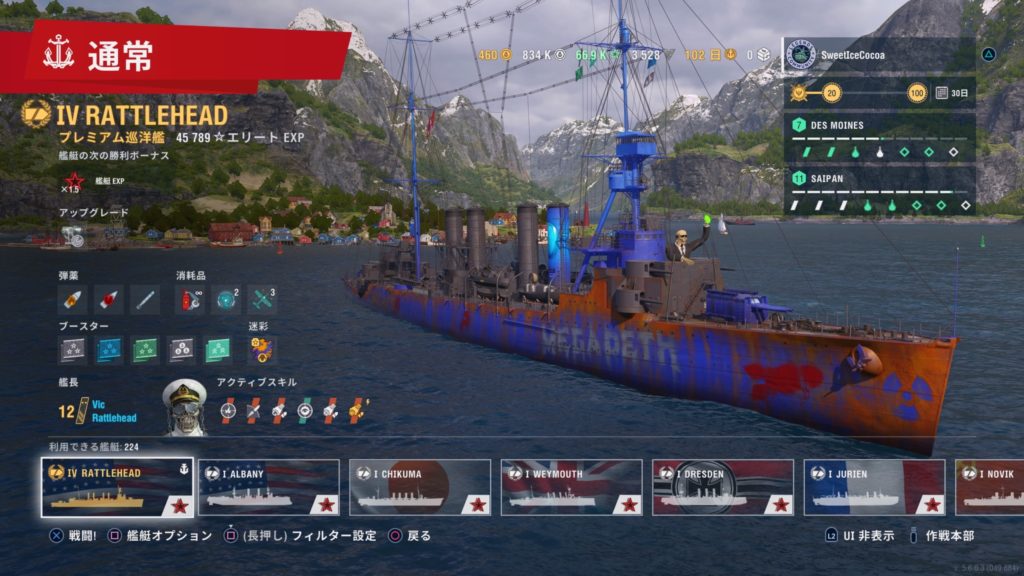Open the upgrade (アップグレード) slot icon
Image resolution: width=1024 pixels, height=576 pixels.
pyautogui.click(x=73, y=236)
